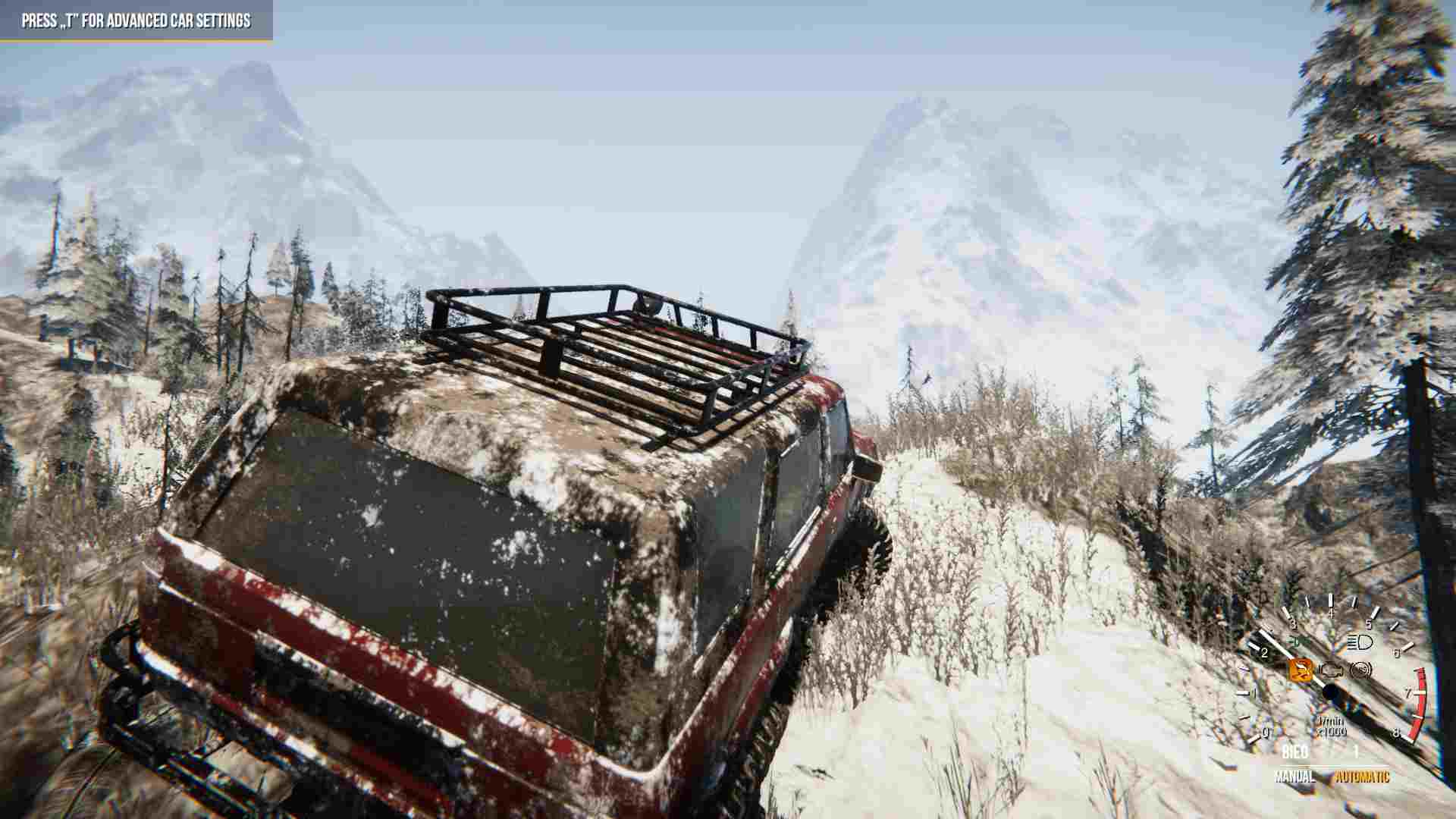
Task: Click the 8 mark on the tachometer
Action: [1396, 733]
